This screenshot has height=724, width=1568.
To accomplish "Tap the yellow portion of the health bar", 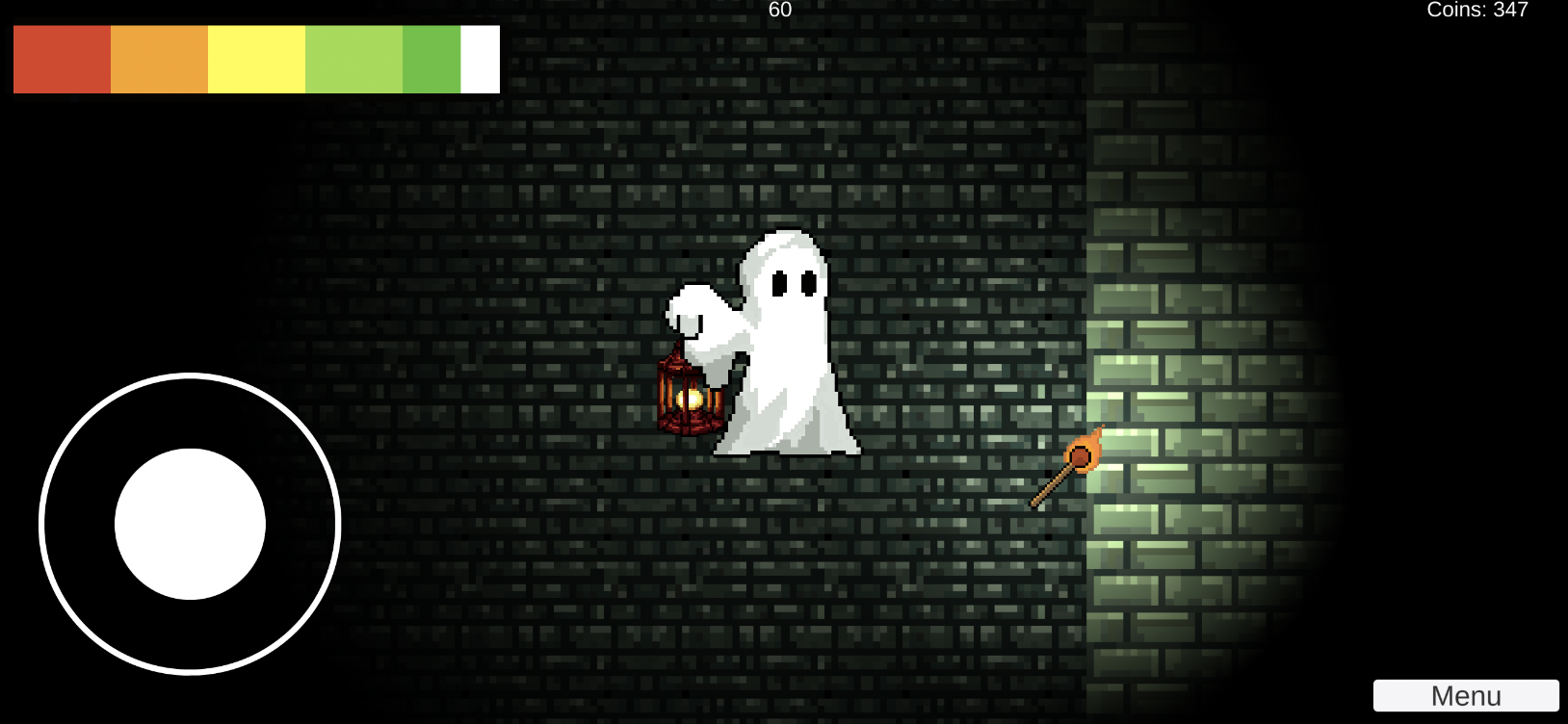I will pos(255,59).
